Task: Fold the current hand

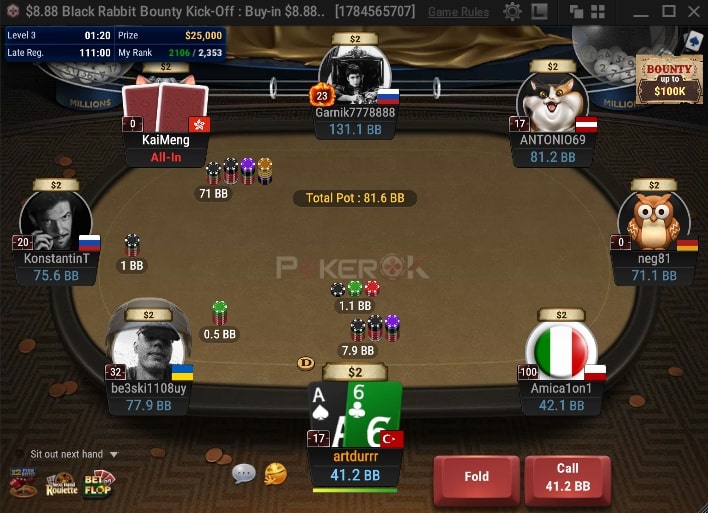Action: (476, 476)
